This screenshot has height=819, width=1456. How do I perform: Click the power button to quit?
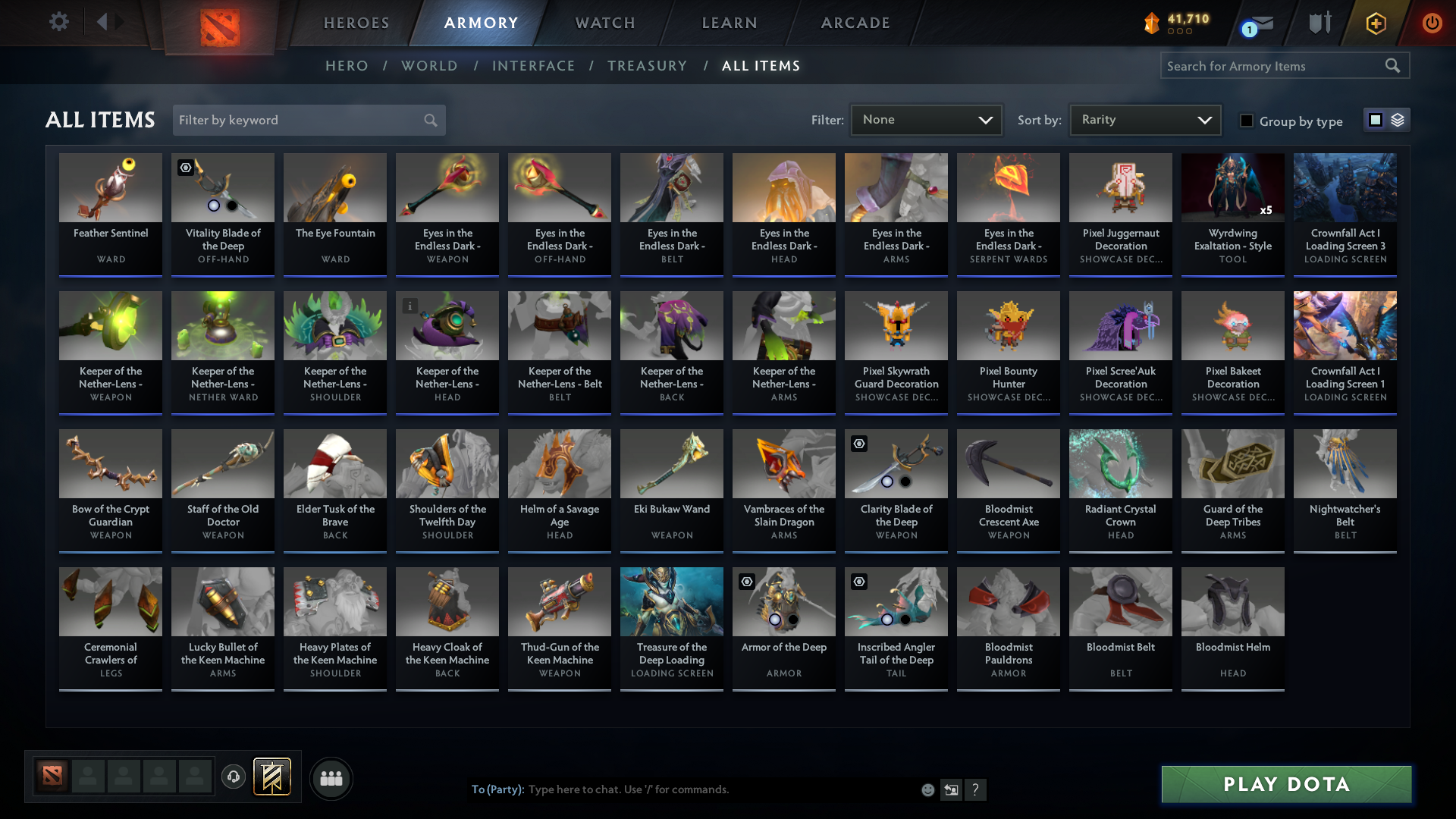tap(1432, 24)
